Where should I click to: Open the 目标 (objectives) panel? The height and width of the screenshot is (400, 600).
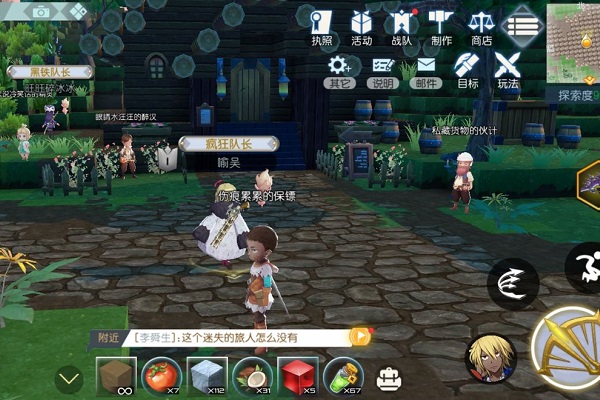tap(467, 71)
